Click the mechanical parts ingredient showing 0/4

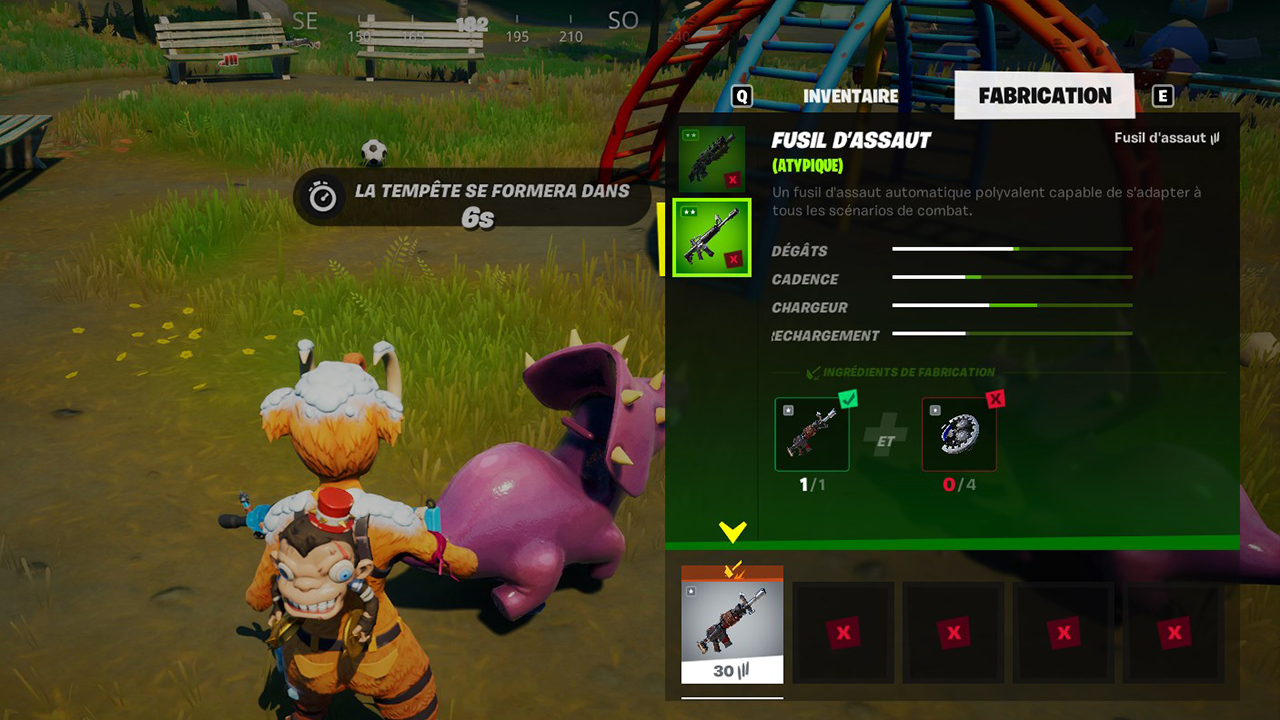[957, 432]
